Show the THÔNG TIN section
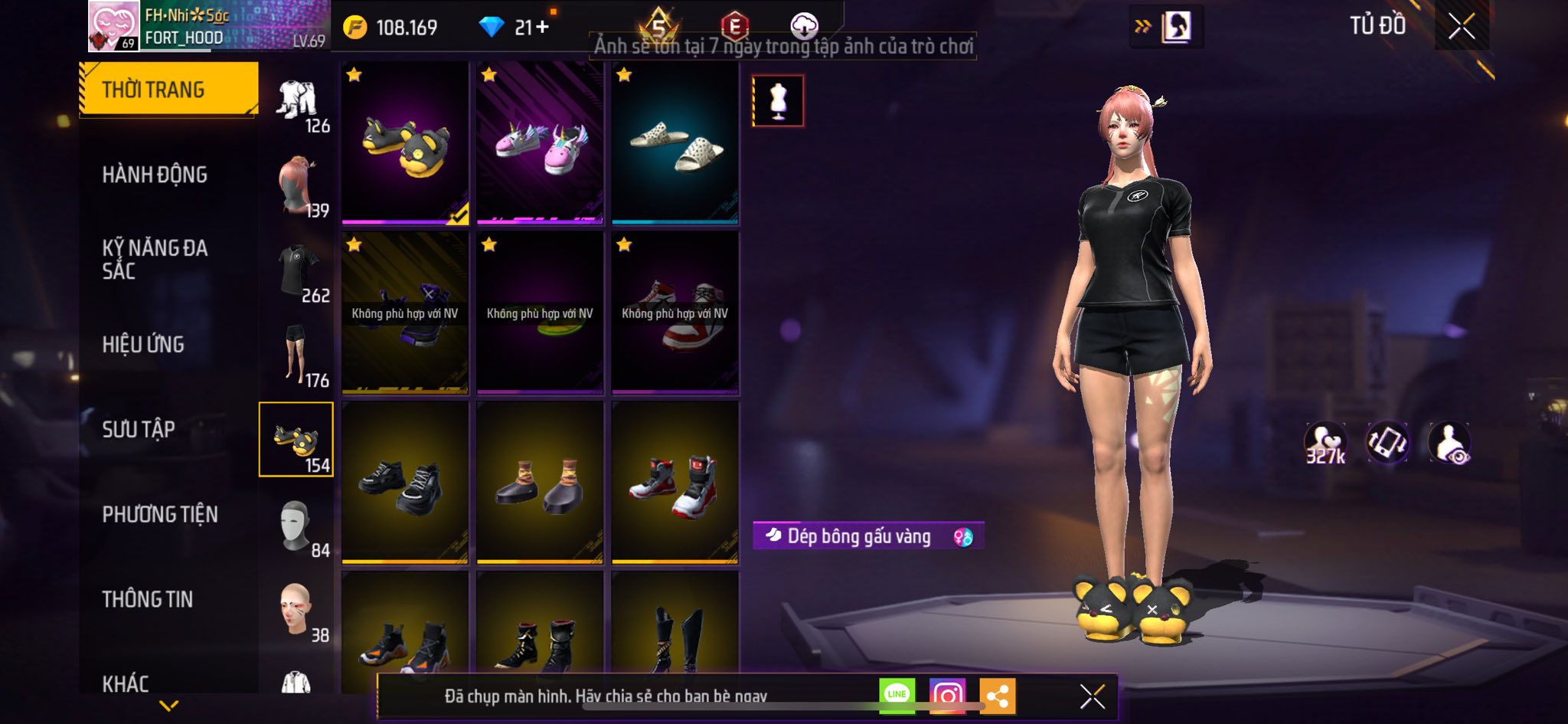1568x724 pixels. (x=148, y=599)
